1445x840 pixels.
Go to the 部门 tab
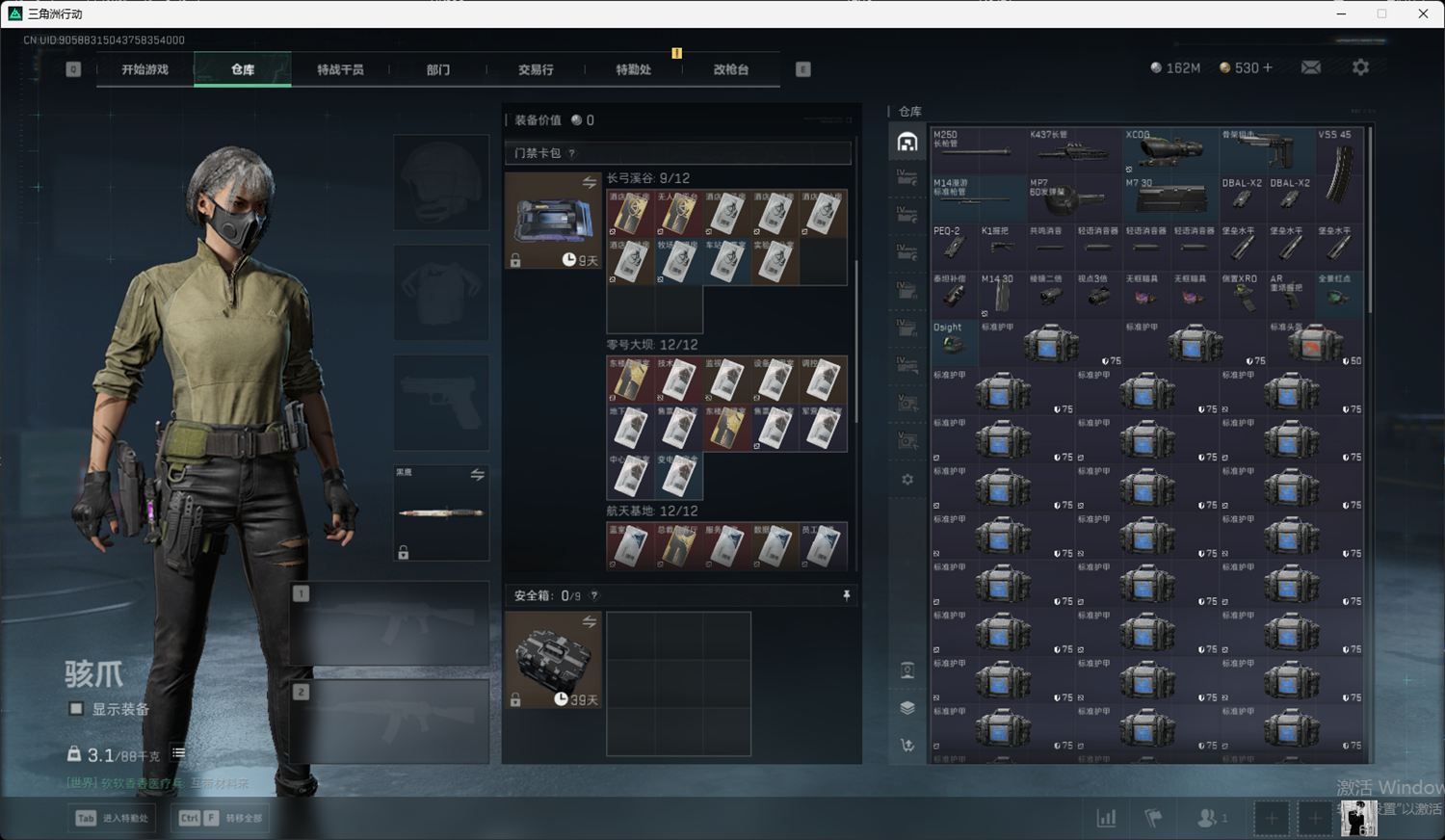438,69
